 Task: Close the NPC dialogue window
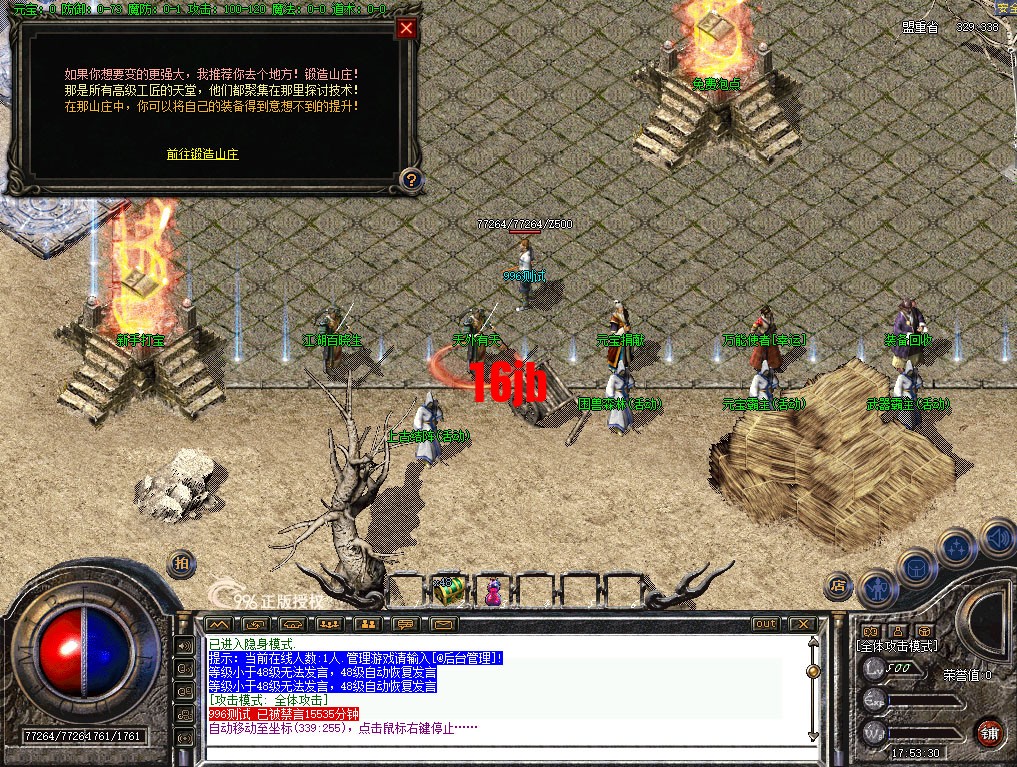[406, 28]
